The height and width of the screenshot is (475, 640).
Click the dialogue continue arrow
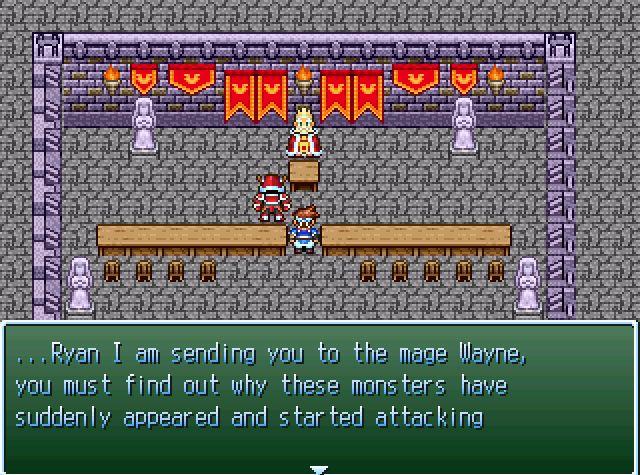(x=318, y=468)
